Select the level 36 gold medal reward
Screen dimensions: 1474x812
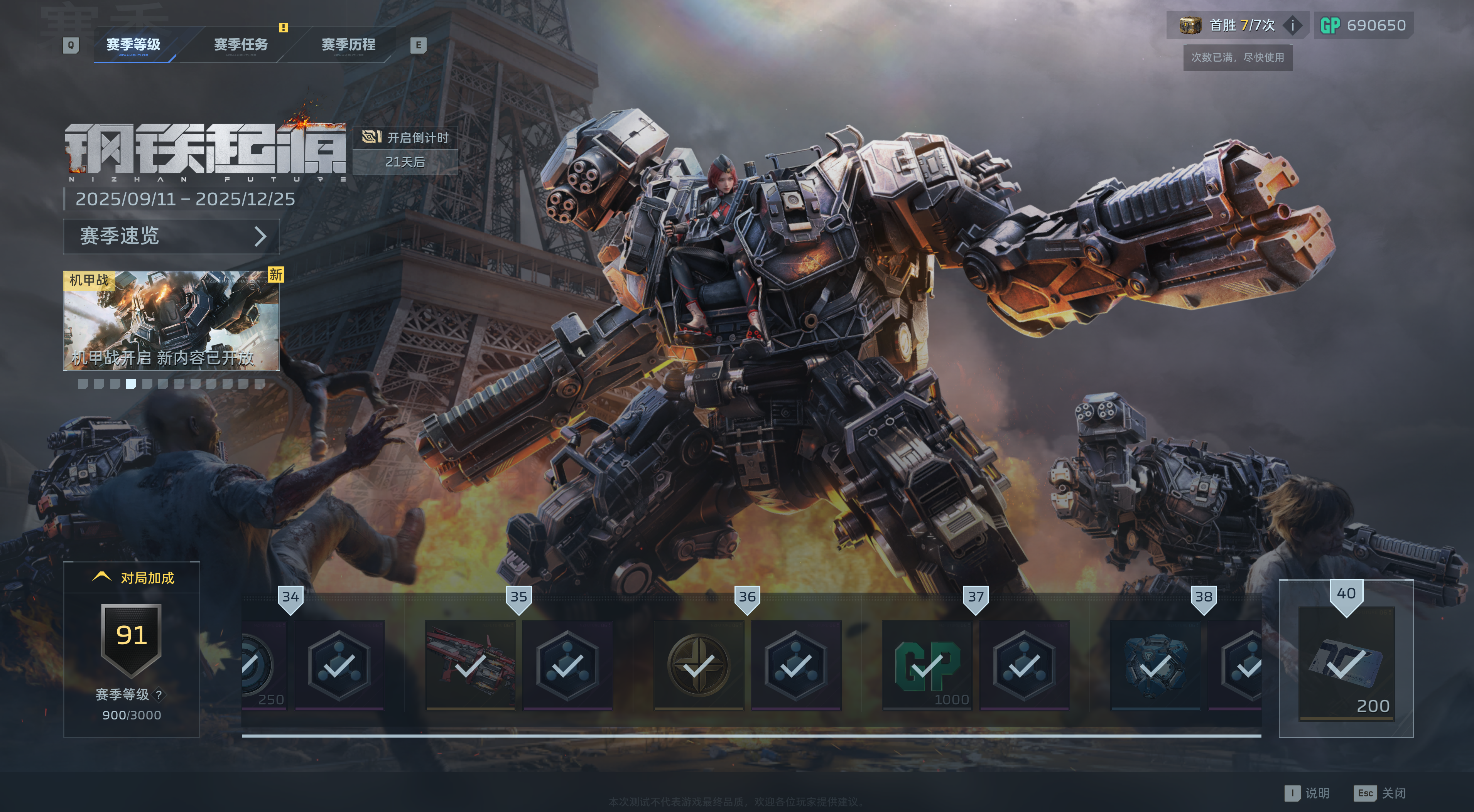(x=699, y=665)
